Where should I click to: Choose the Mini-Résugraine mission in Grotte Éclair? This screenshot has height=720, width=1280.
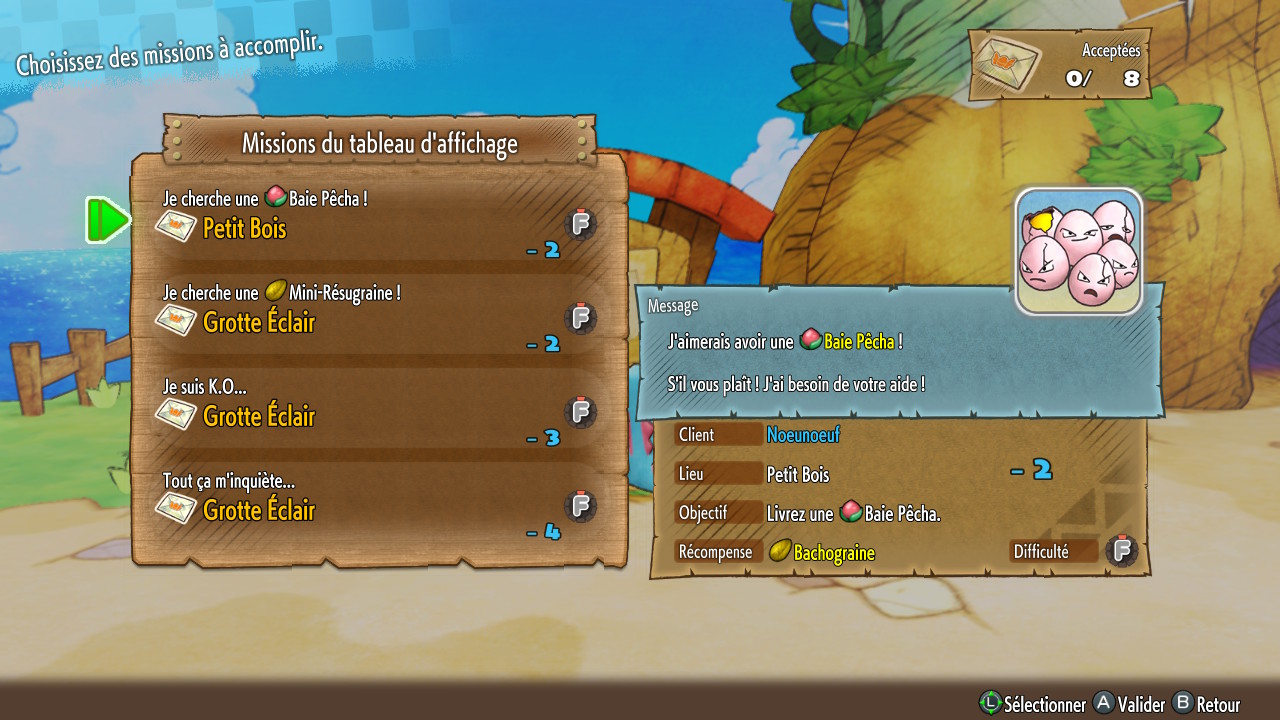click(378, 312)
